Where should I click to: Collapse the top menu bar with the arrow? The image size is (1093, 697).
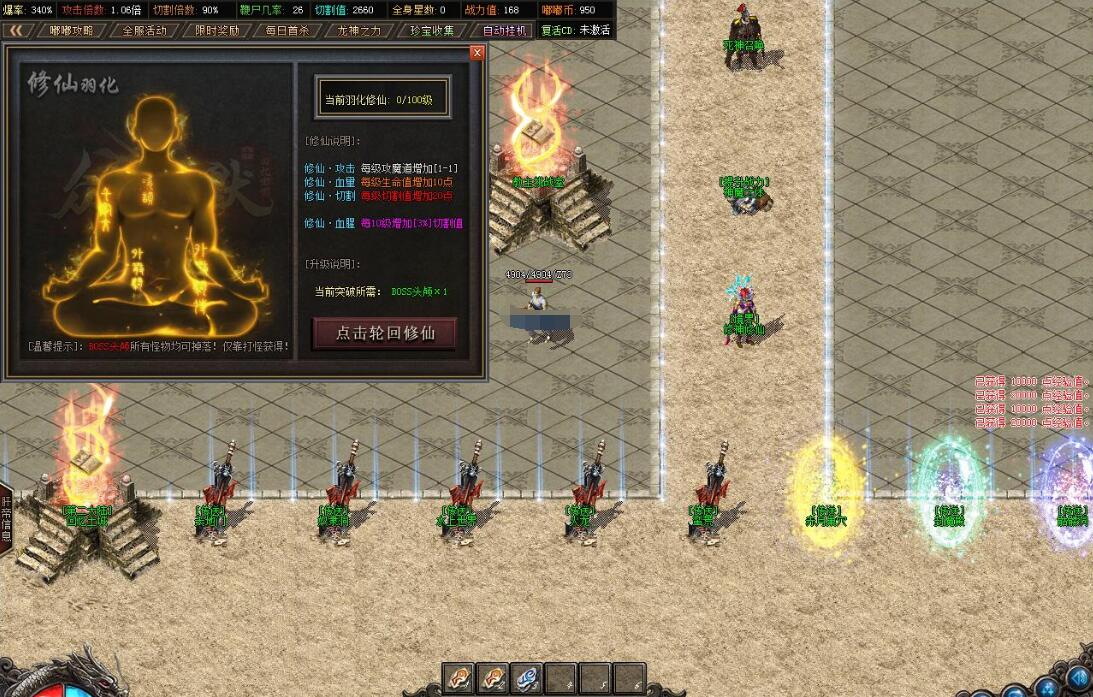point(16,30)
